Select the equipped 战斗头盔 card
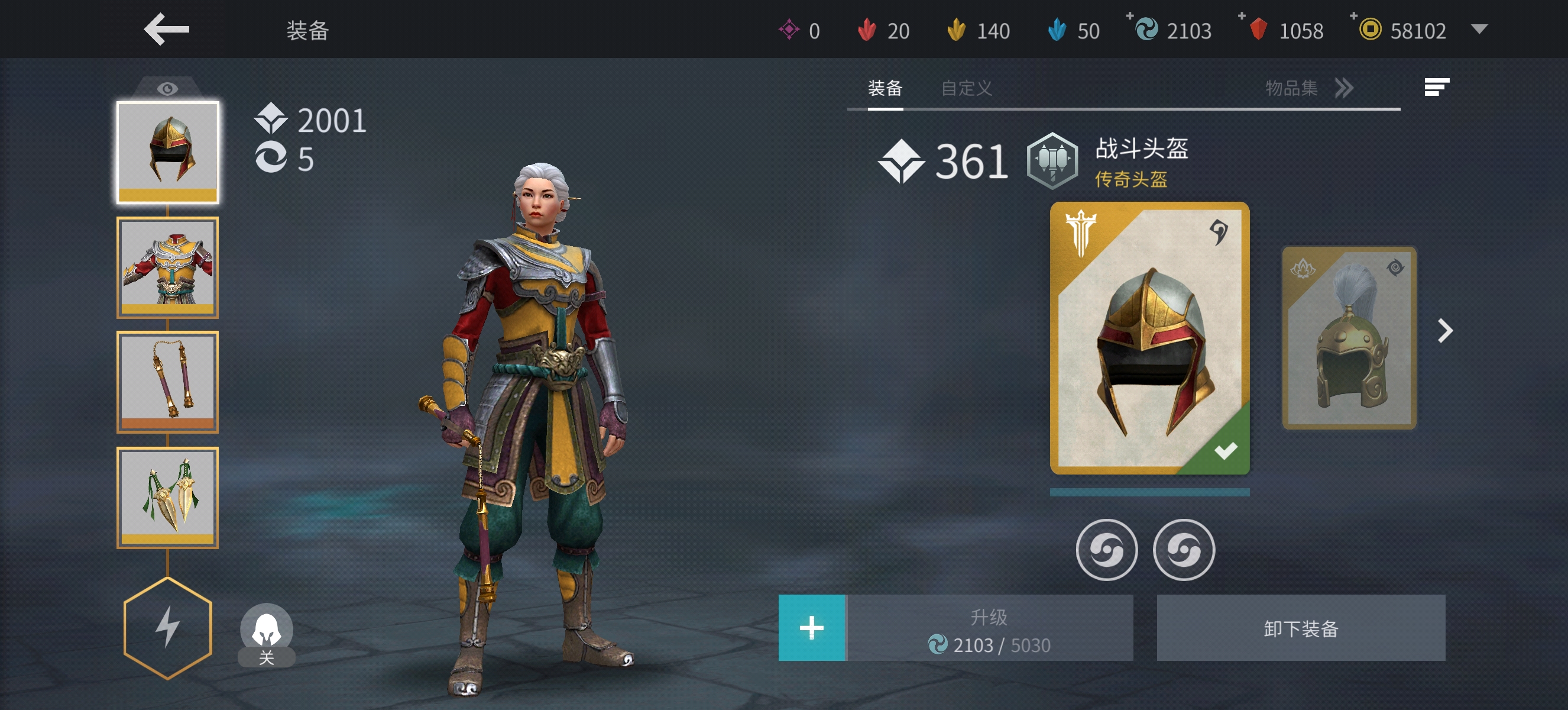The height and width of the screenshot is (710, 1568). click(x=1149, y=338)
